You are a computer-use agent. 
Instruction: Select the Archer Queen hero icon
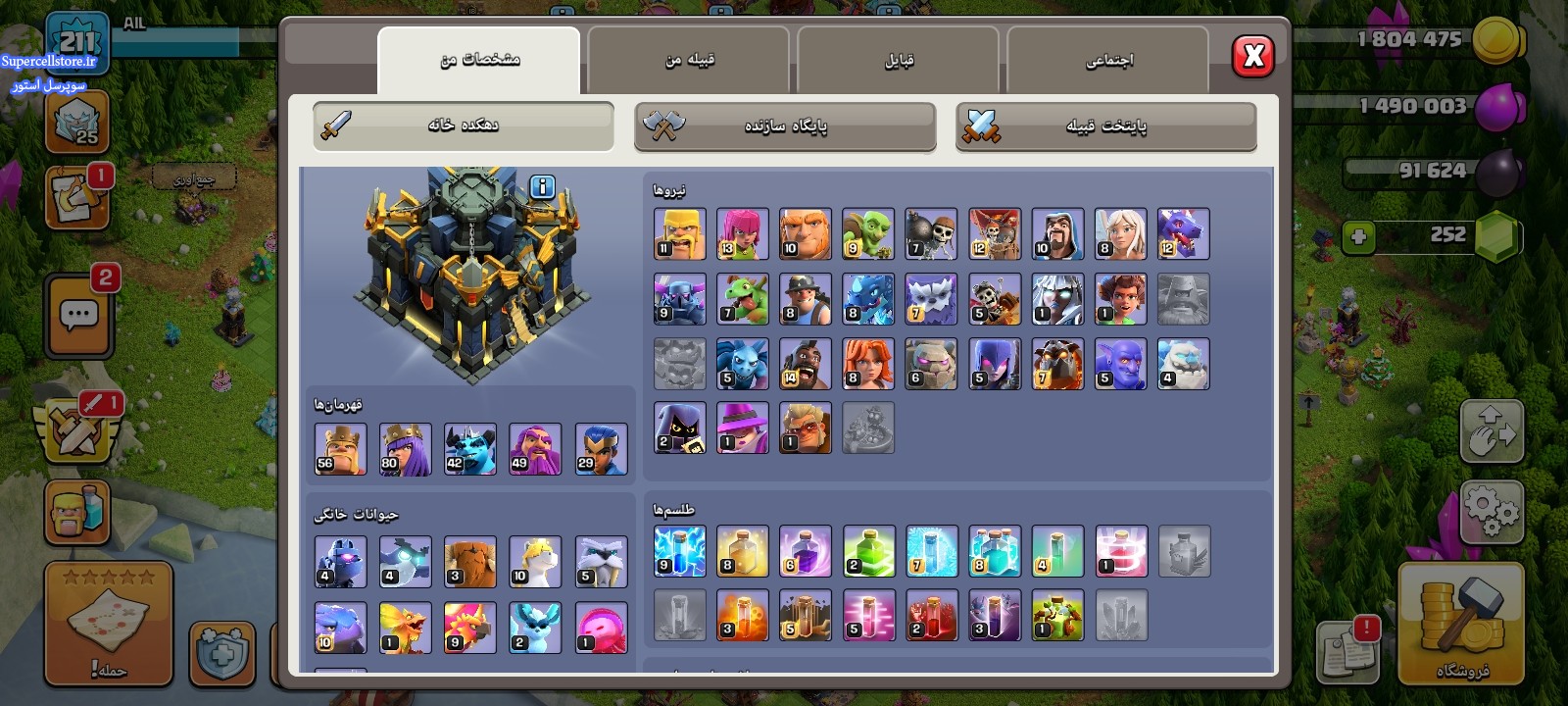405,449
